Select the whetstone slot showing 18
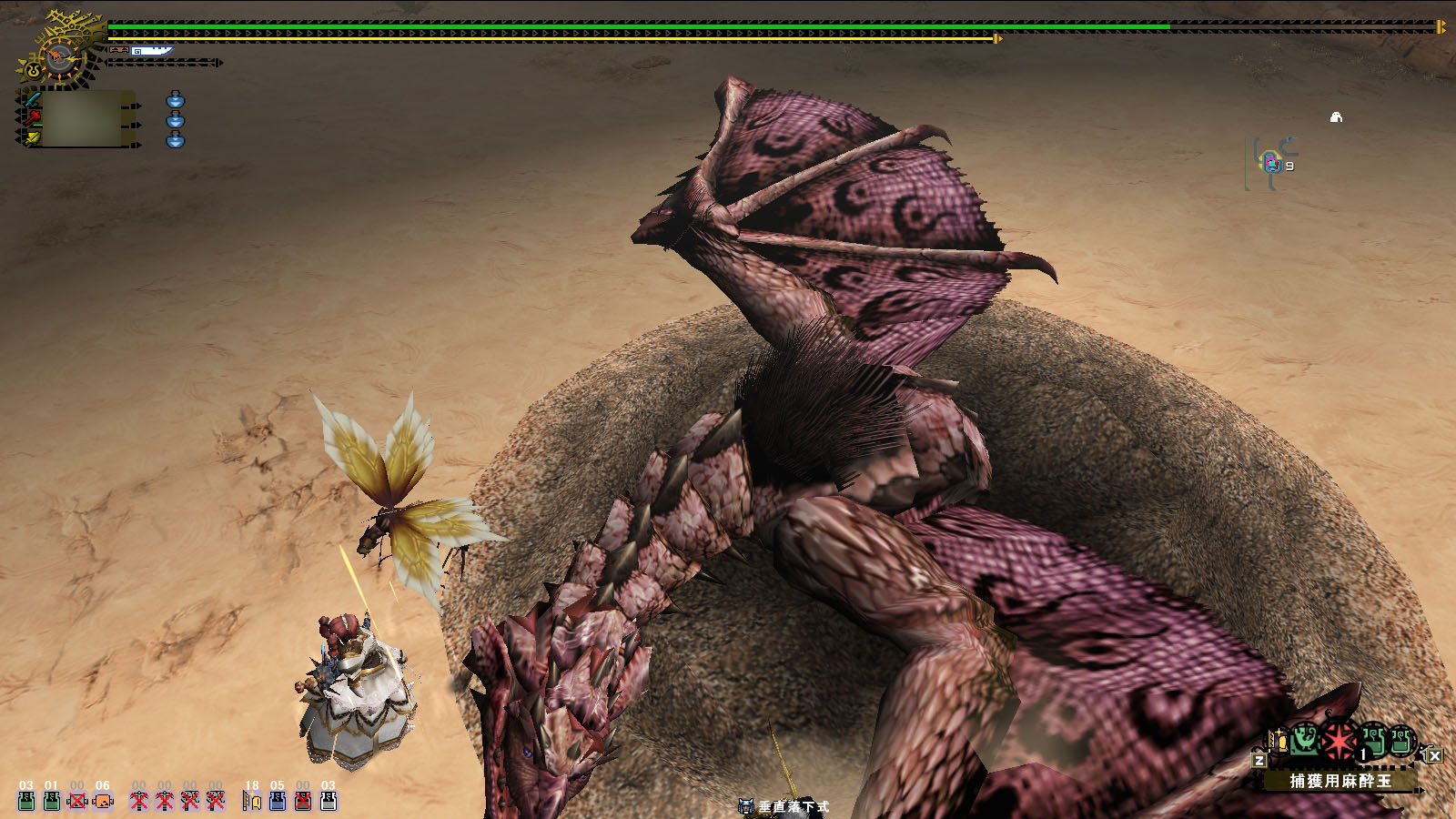Screen dimensions: 1456x819 pyautogui.click(x=251, y=799)
